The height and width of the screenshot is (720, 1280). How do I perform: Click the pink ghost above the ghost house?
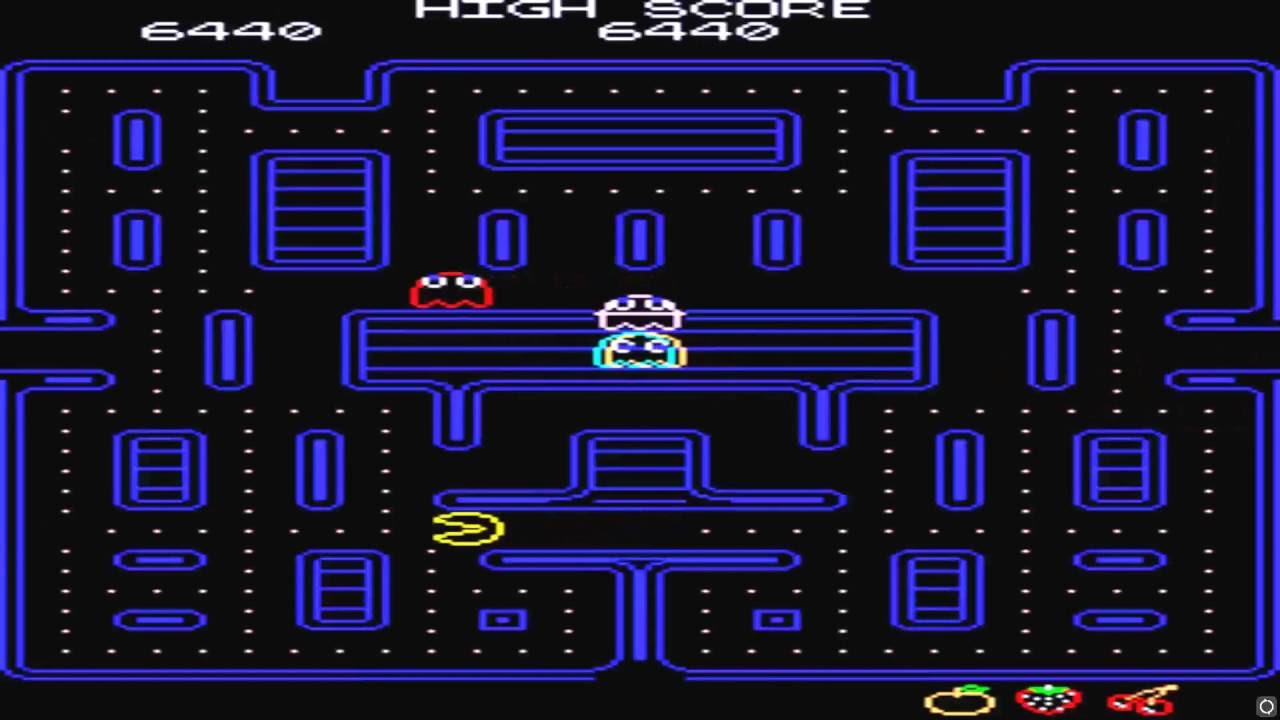click(x=639, y=312)
